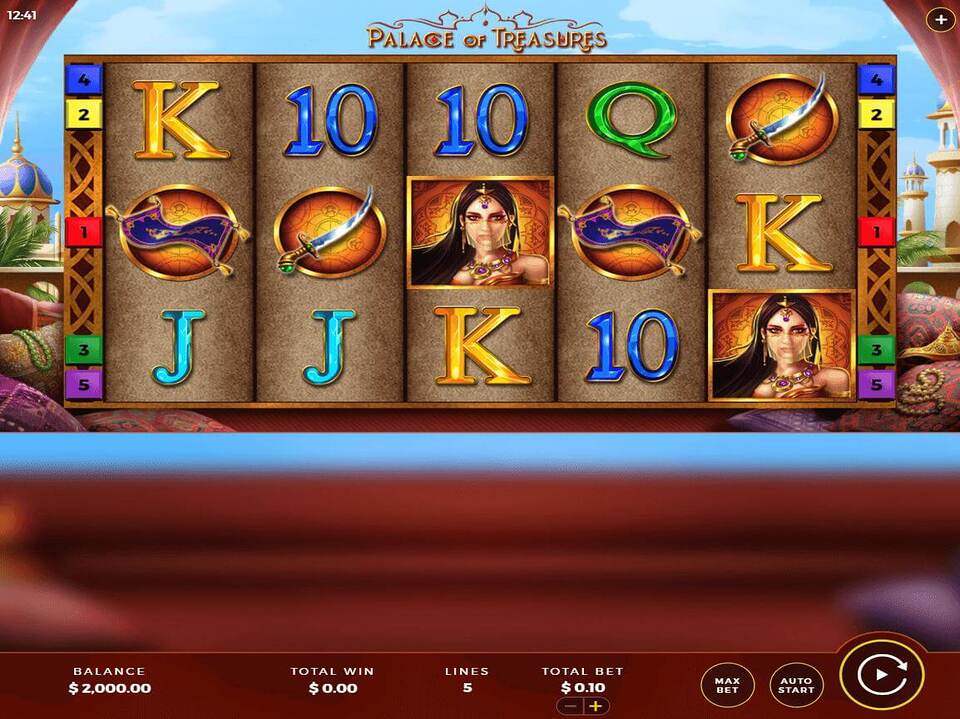Increase total bet with the plus stepper

coord(596,706)
